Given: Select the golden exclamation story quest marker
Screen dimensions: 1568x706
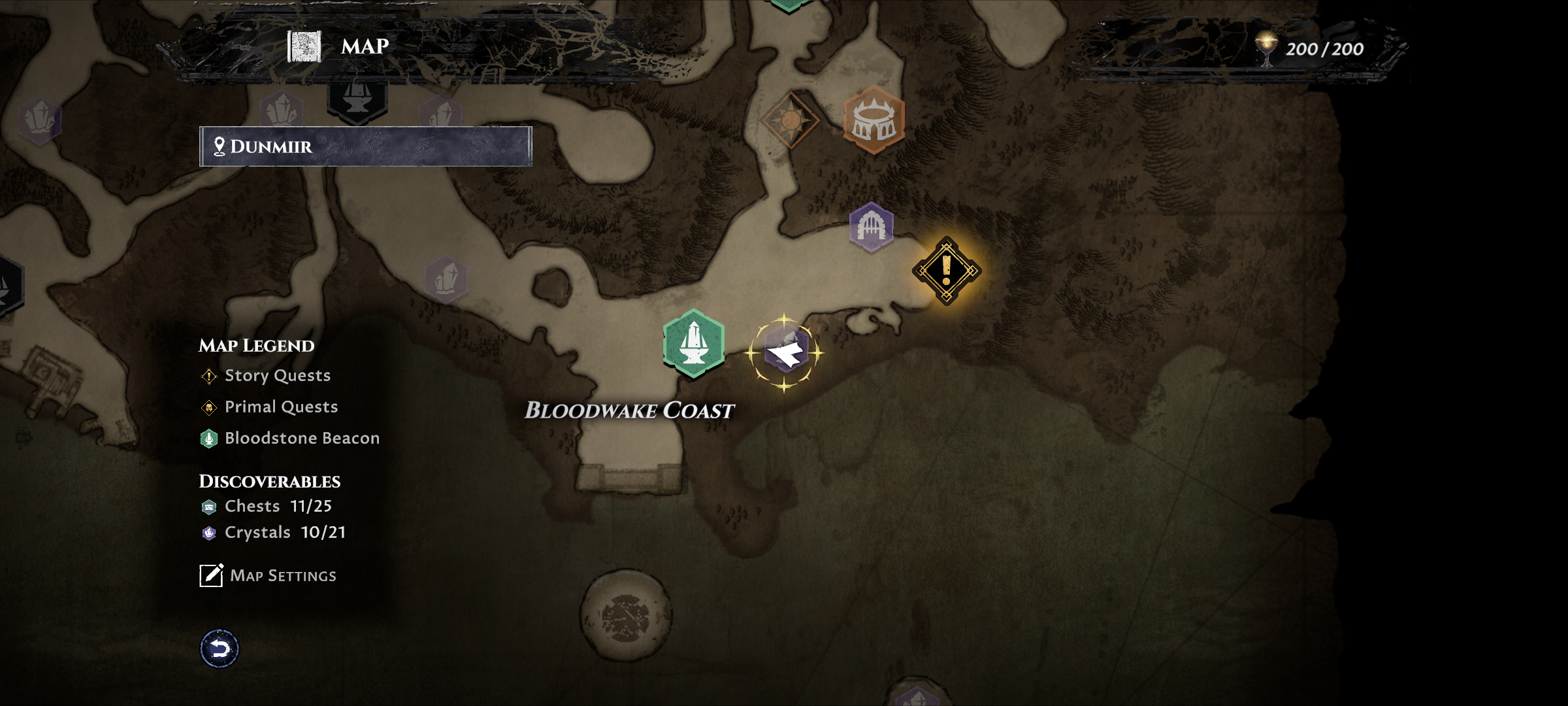Looking at the screenshot, I should 946,271.
